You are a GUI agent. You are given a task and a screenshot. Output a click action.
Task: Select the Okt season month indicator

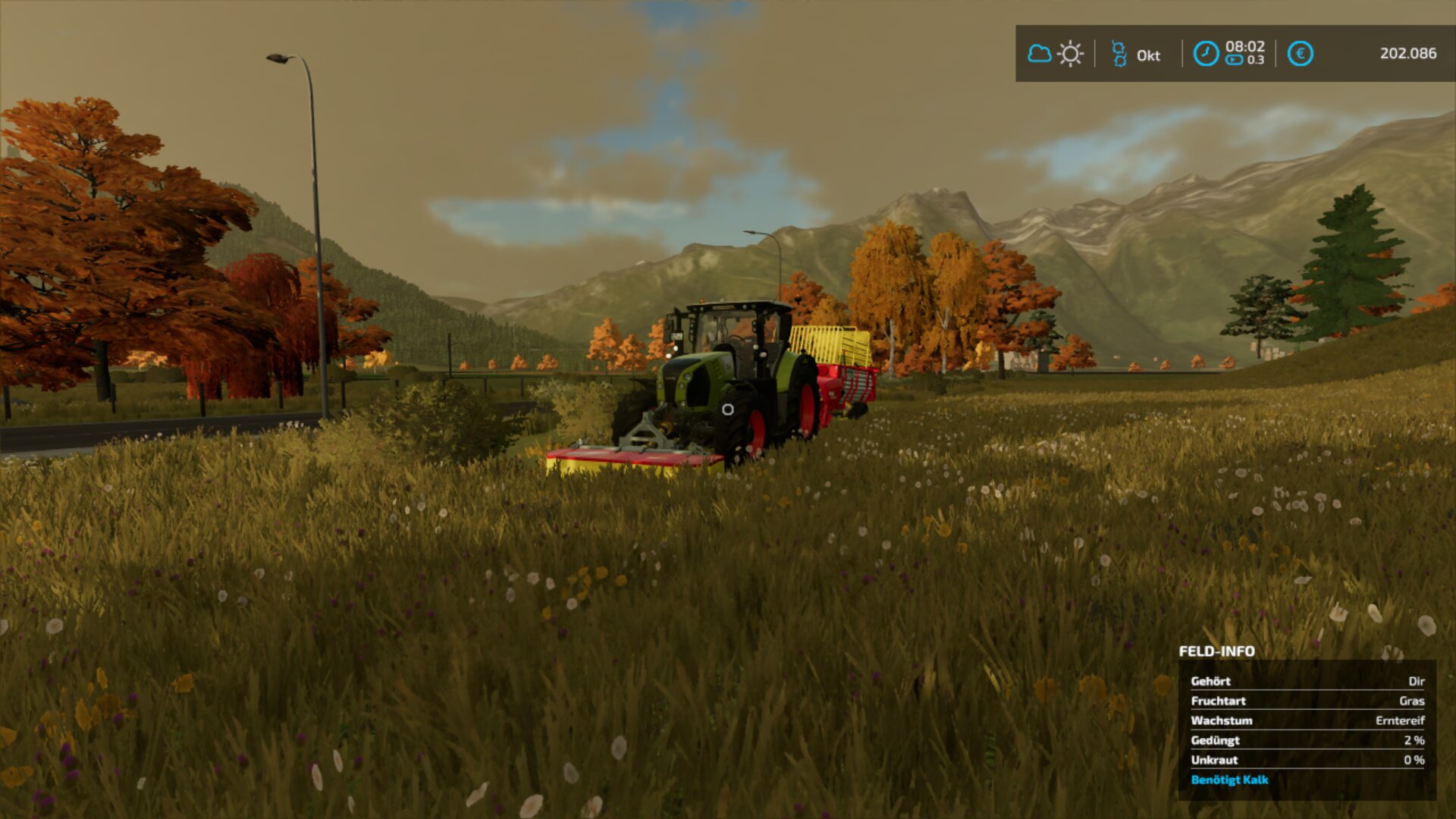[x=1137, y=55]
